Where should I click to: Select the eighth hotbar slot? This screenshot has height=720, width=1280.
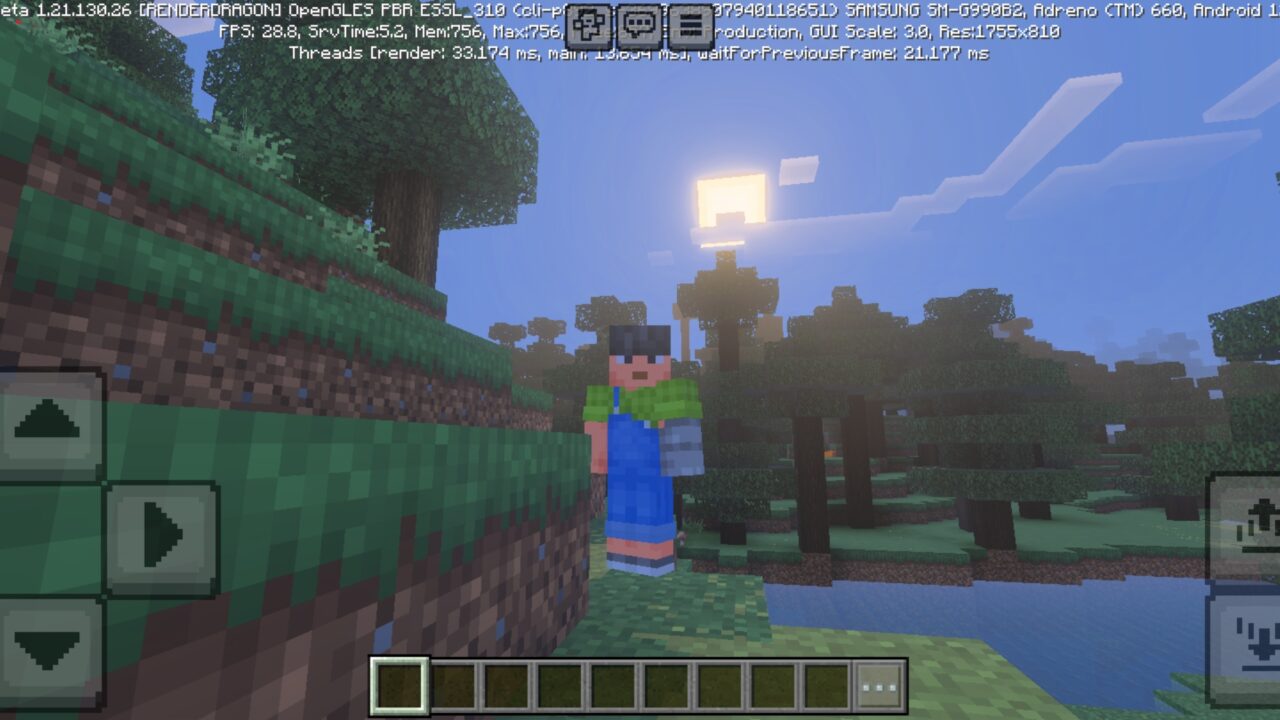click(771, 685)
